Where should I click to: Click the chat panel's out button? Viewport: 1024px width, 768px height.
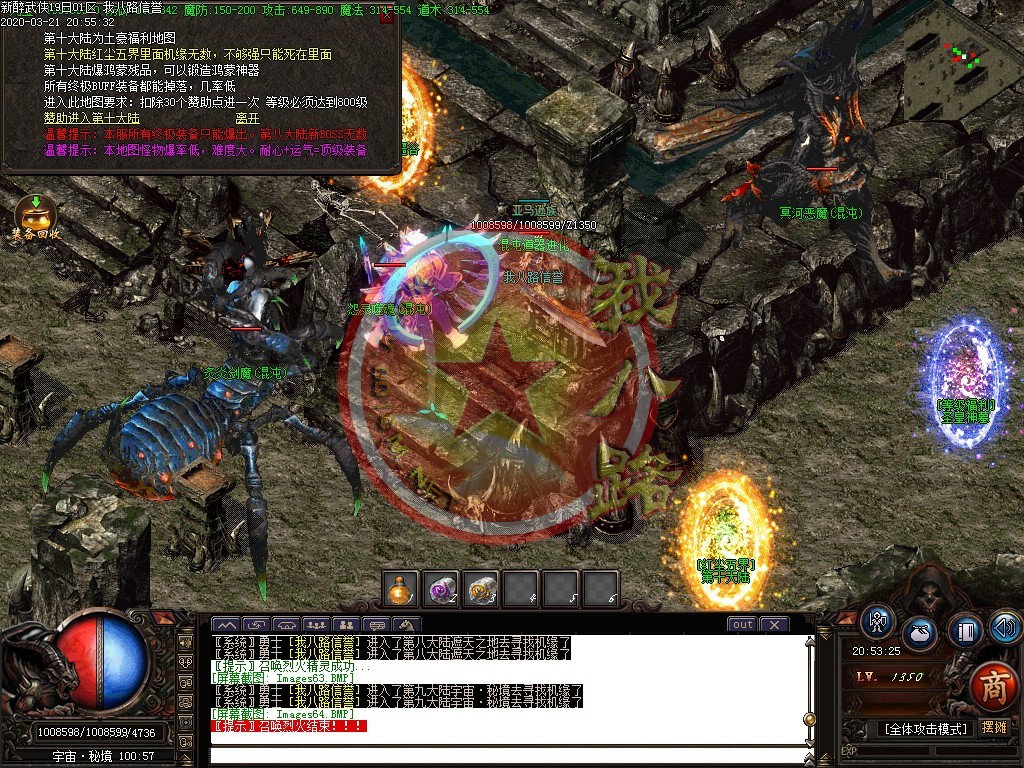coord(742,625)
